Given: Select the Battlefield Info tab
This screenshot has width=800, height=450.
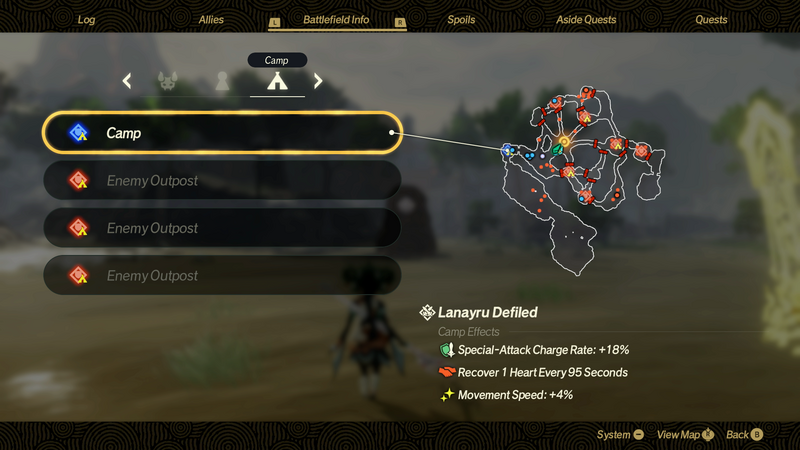Looking at the screenshot, I should click(337, 19).
